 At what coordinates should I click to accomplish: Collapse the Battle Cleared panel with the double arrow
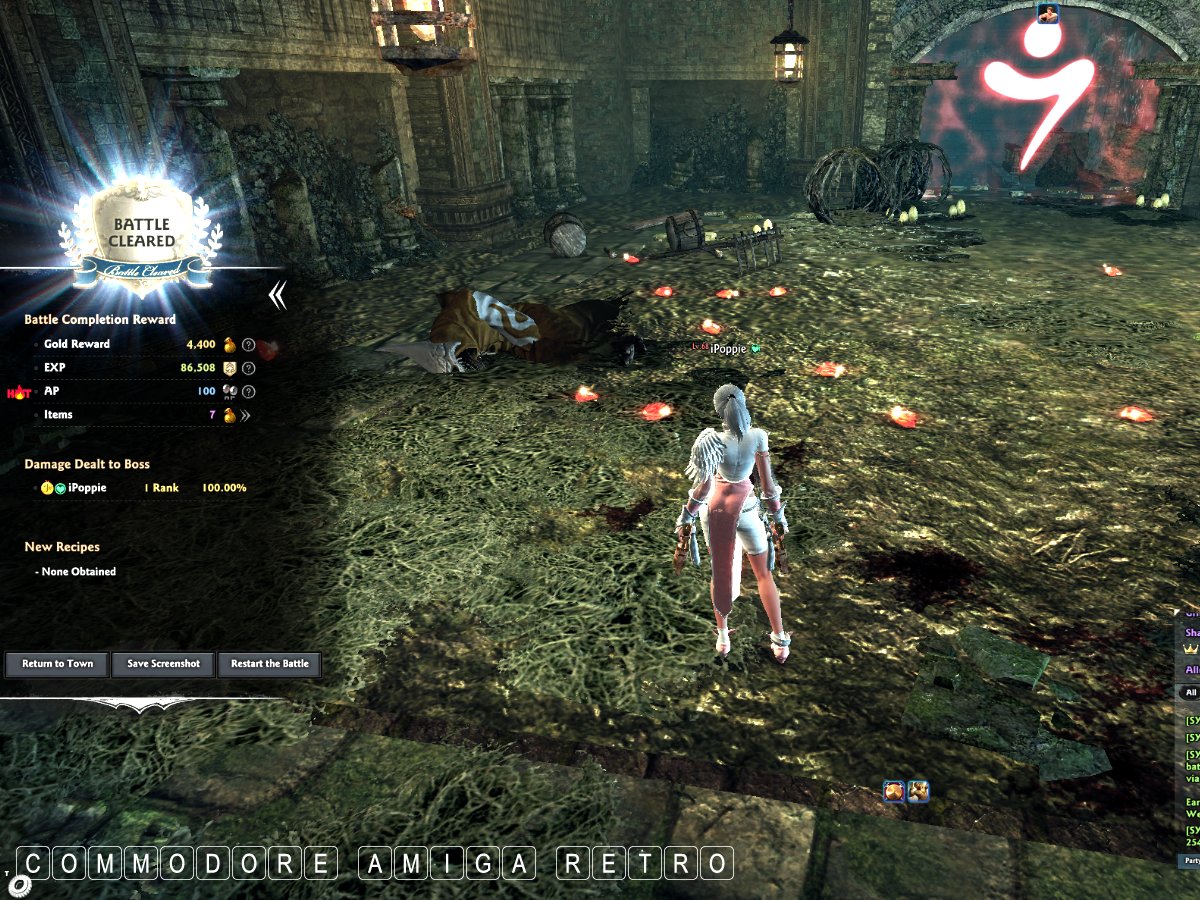[x=278, y=295]
